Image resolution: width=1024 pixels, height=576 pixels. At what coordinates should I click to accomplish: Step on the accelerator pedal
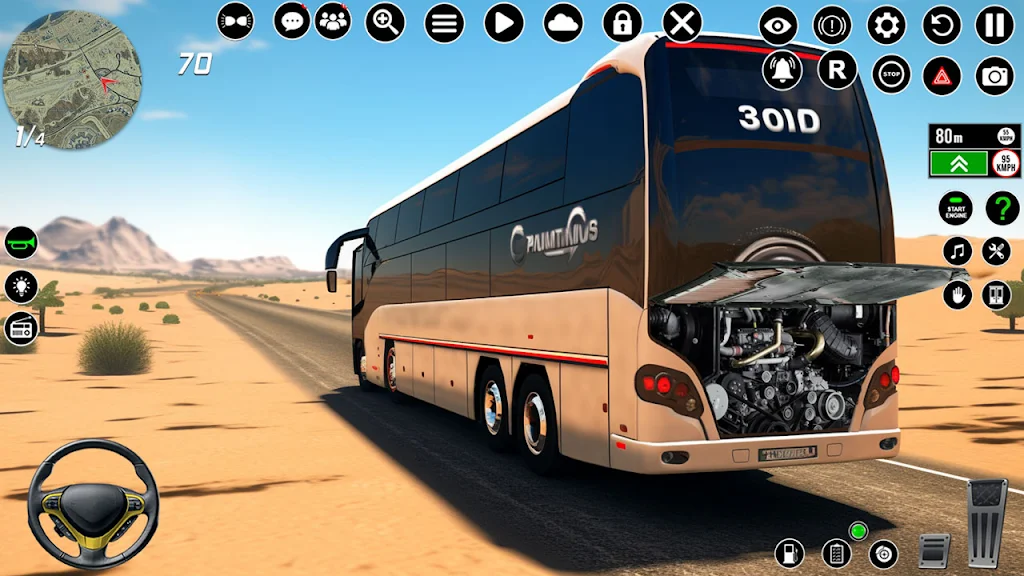[987, 522]
